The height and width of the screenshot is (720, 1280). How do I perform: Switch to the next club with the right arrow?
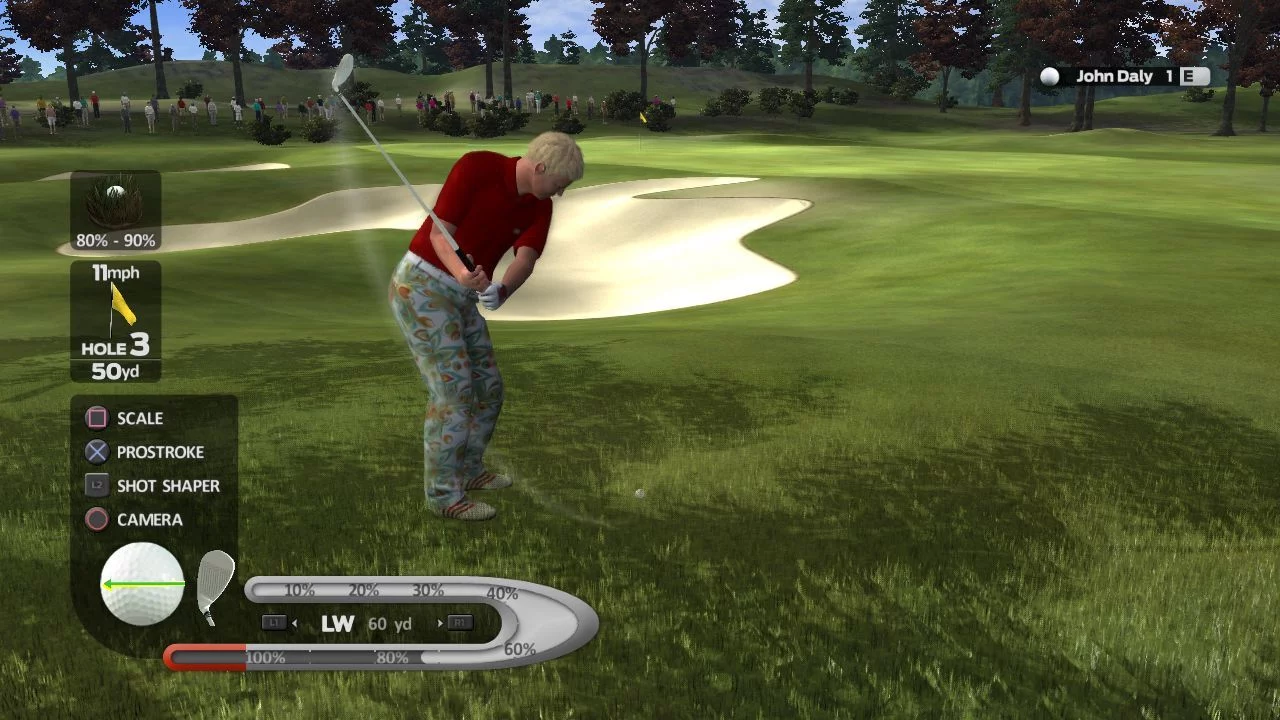click(x=440, y=623)
